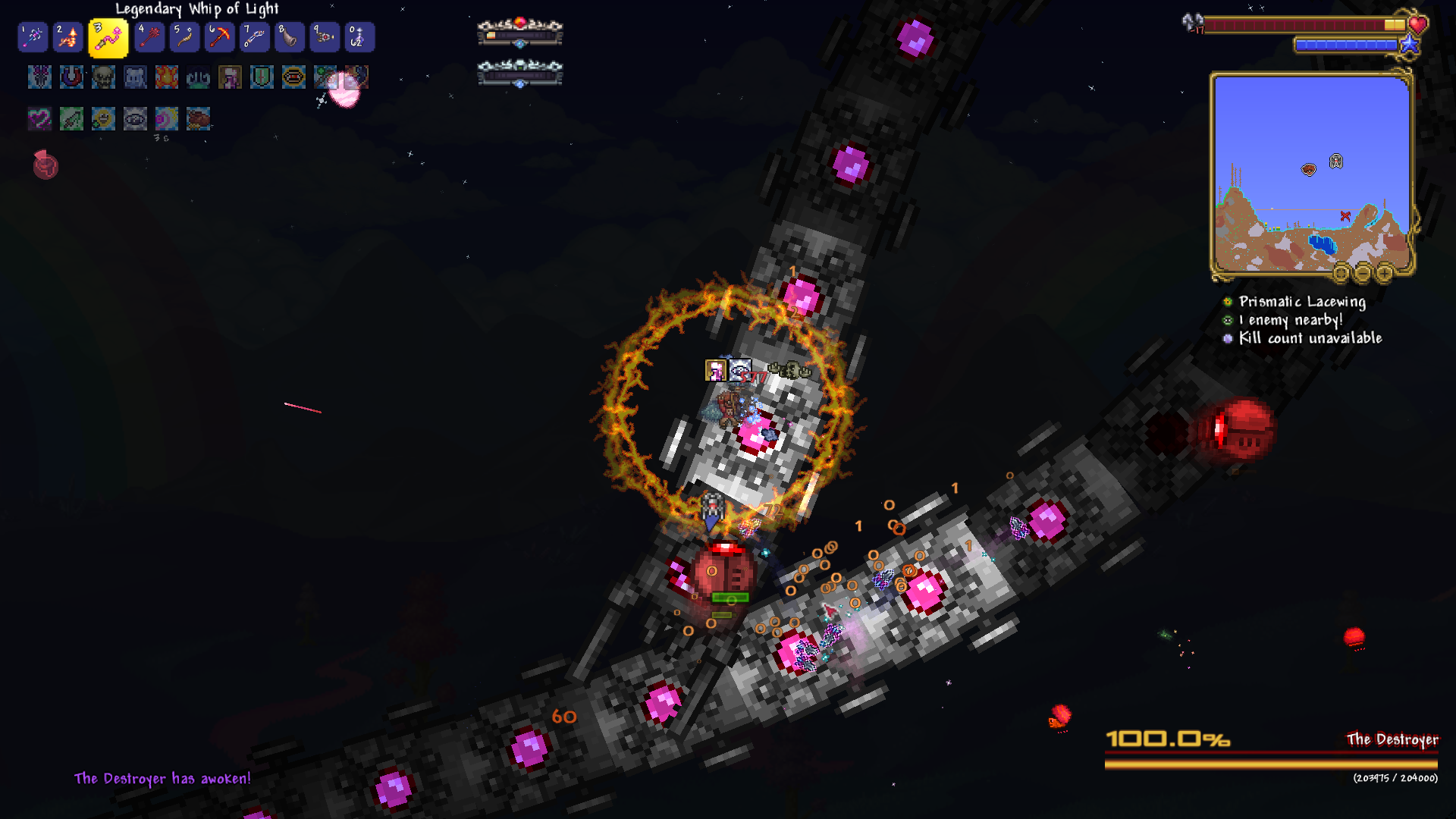Image resolution: width=1456 pixels, height=819 pixels.
Task: Choose the horn item in hotbar slot 8
Action: pos(290,37)
